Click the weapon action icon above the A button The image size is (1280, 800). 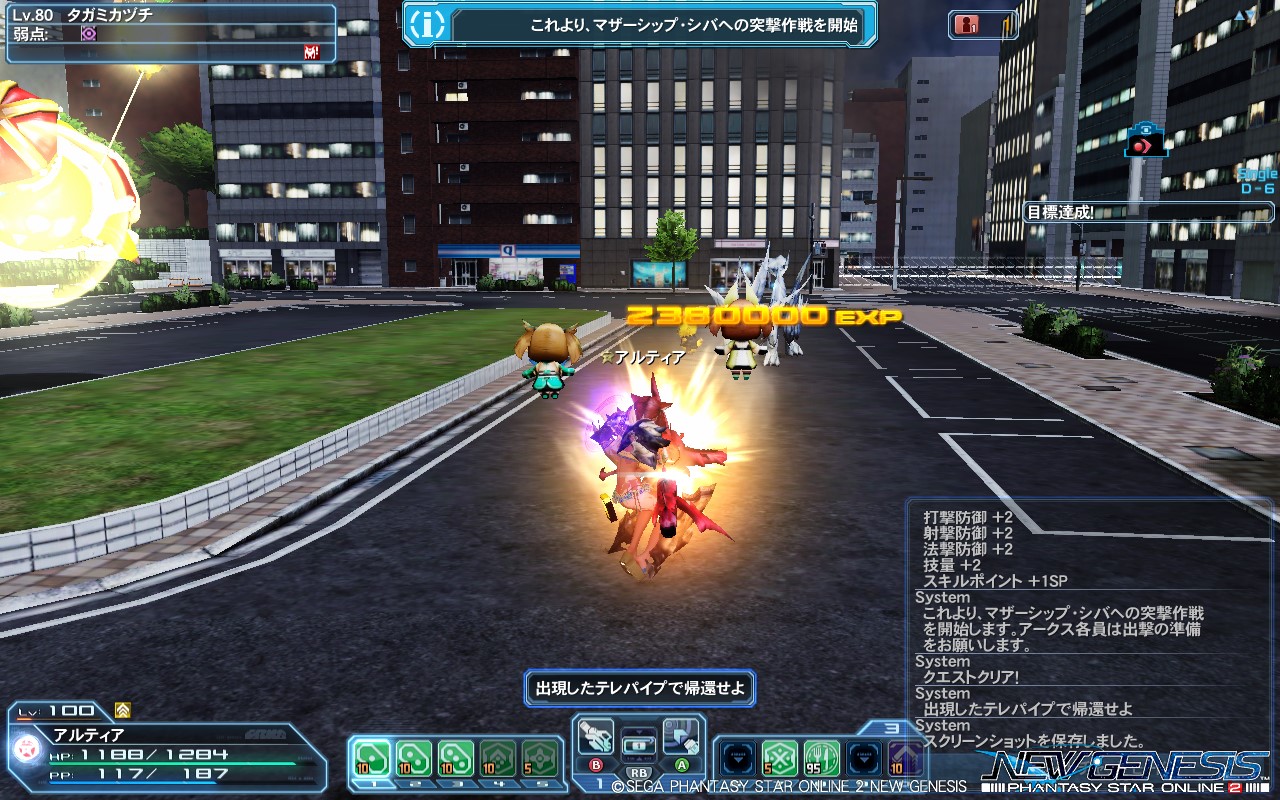pos(682,735)
